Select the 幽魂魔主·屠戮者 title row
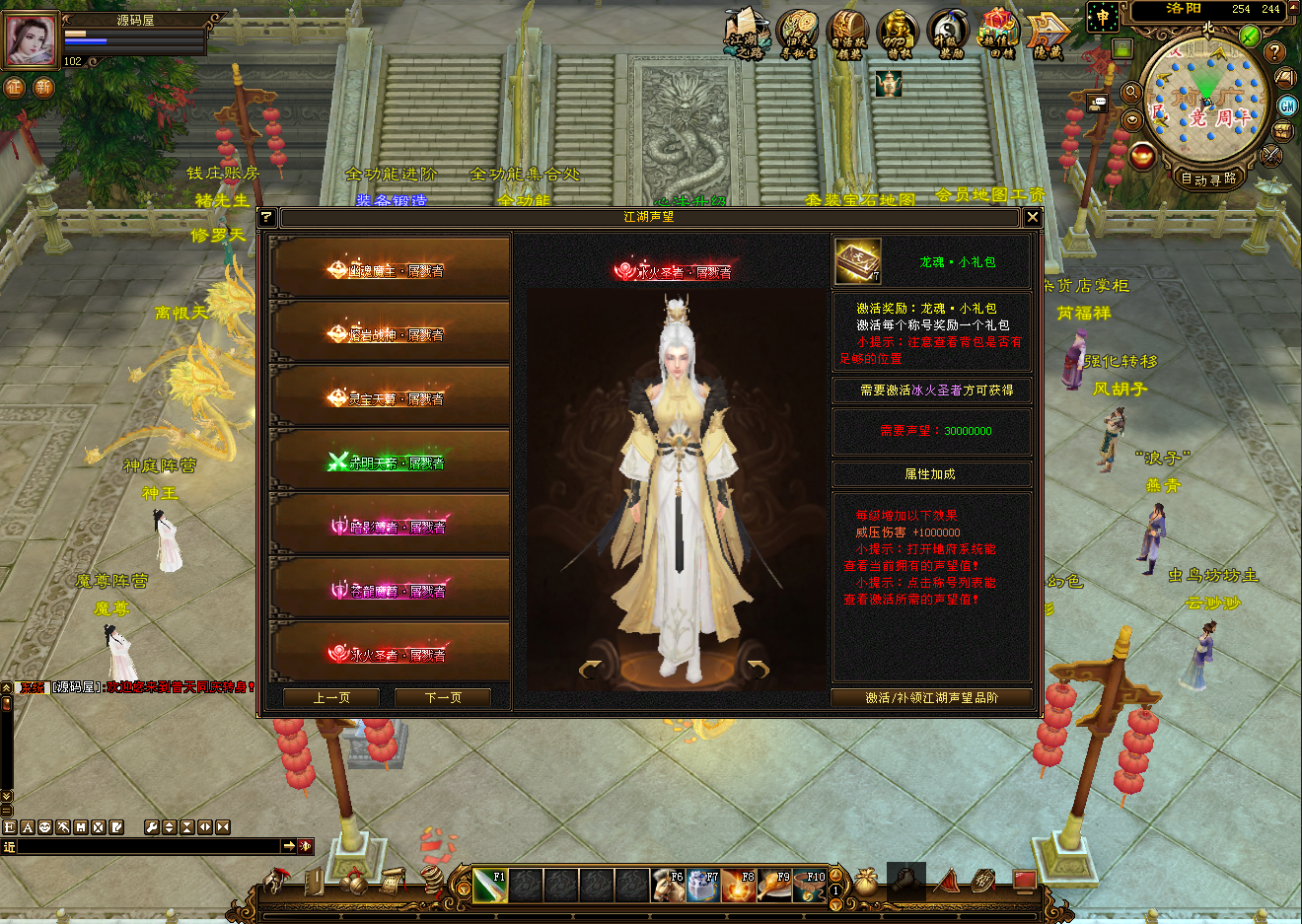 pos(390,269)
